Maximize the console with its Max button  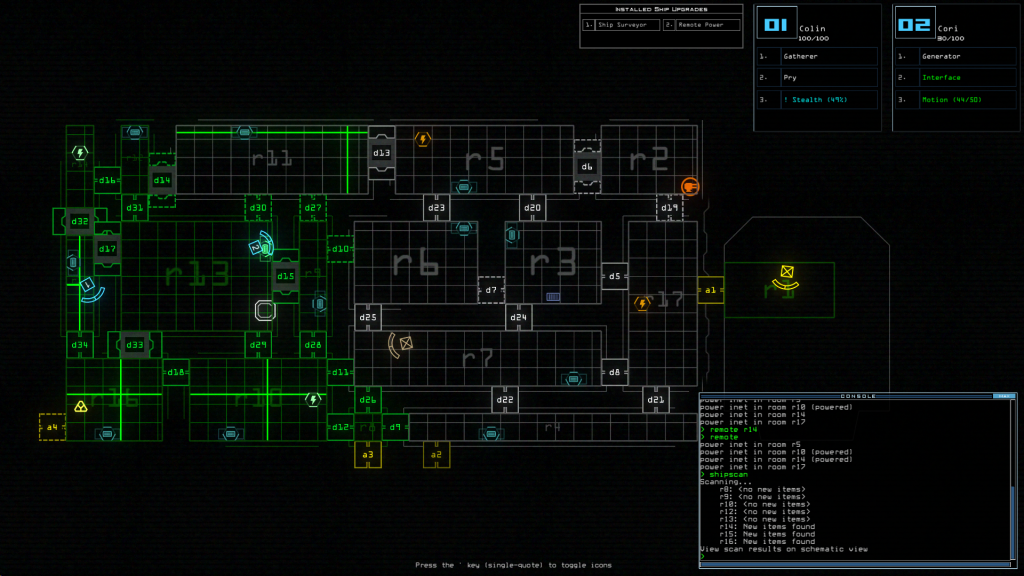click(x=1001, y=396)
